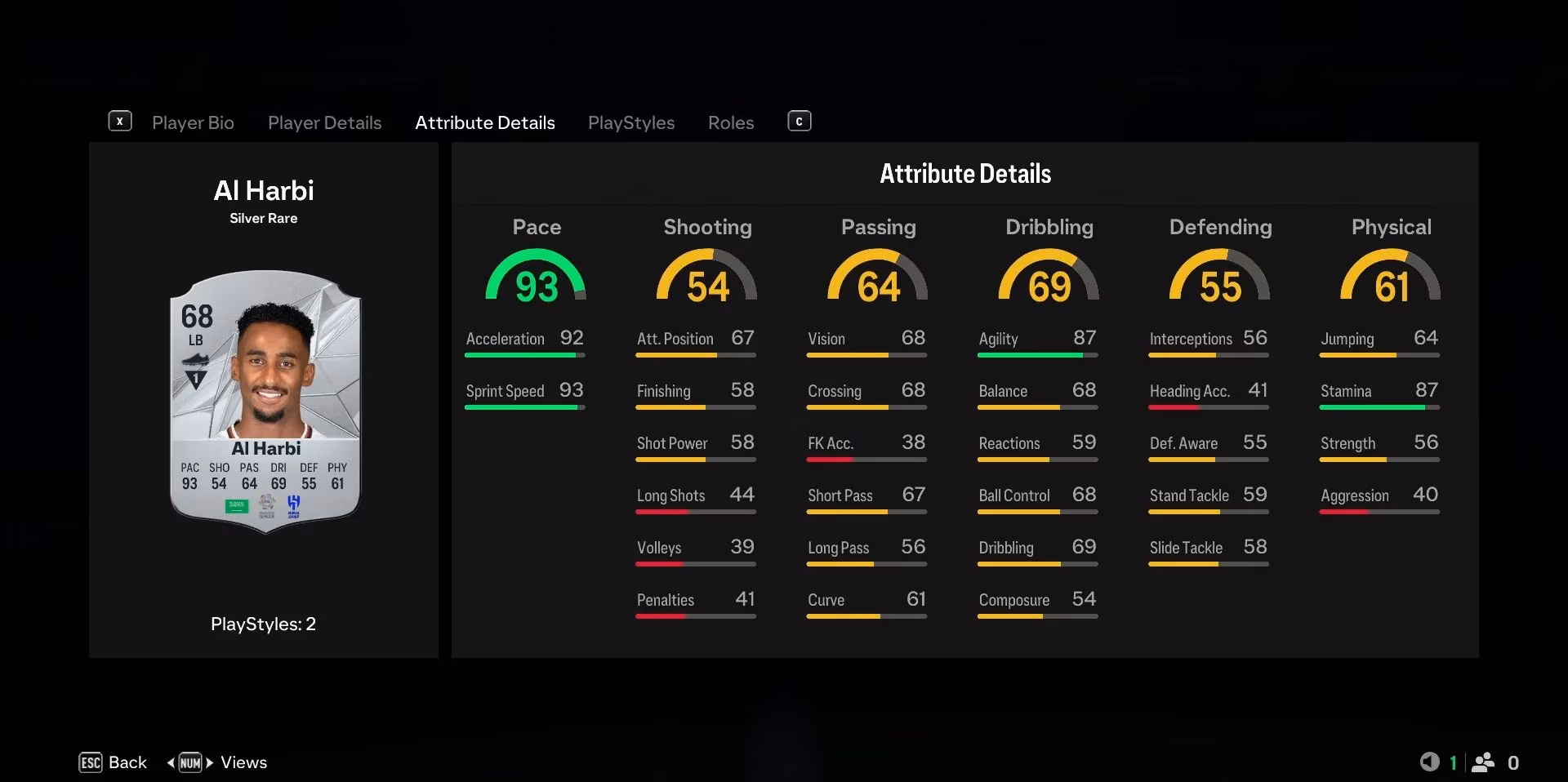Image resolution: width=1568 pixels, height=782 pixels.
Task: Click the NUM key icon at the bottom
Action: 190,762
